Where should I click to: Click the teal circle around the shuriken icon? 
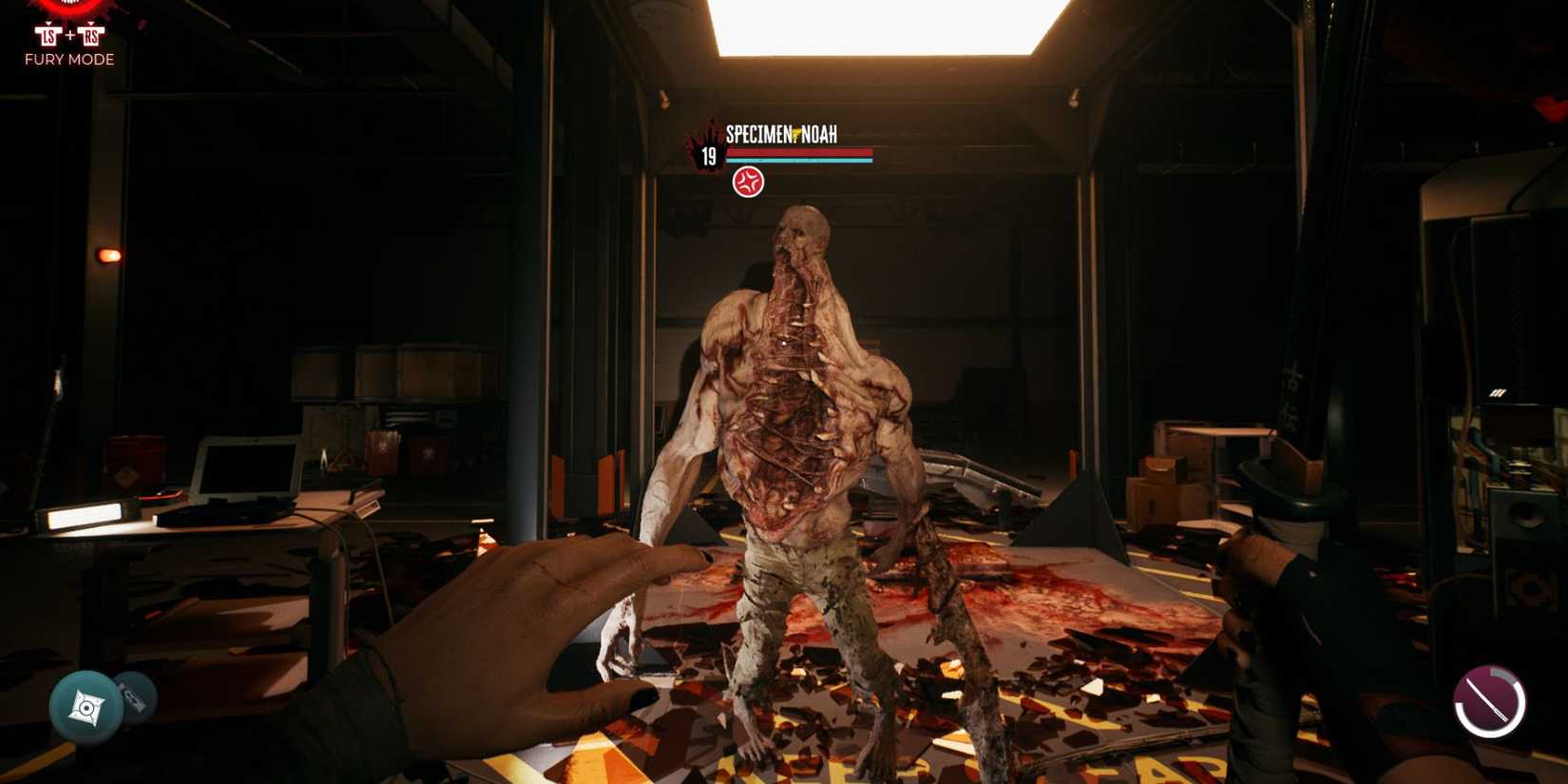[x=87, y=708]
